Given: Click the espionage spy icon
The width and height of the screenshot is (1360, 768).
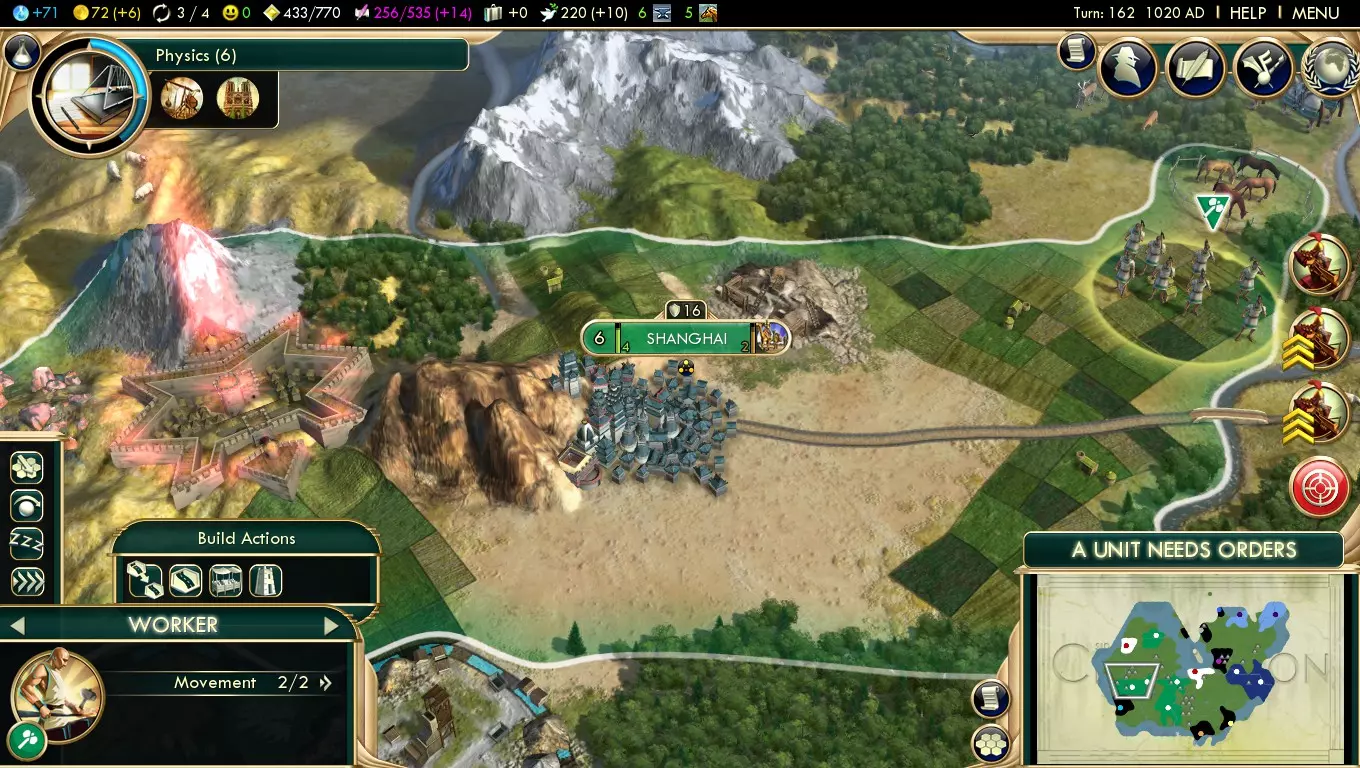Looking at the screenshot, I should point(1128,68).
